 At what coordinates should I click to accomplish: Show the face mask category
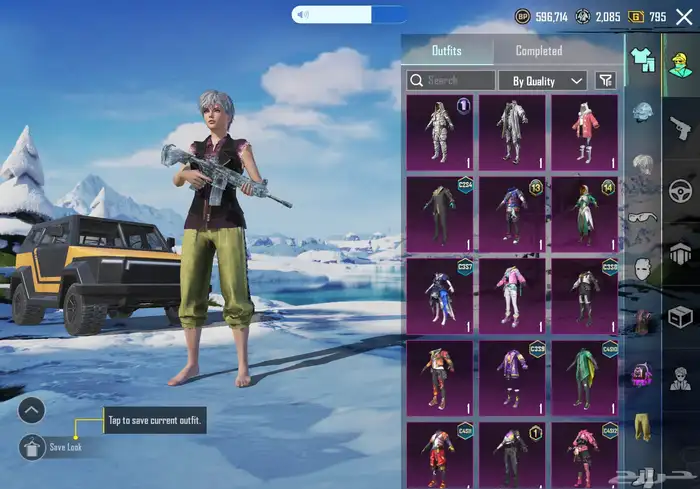[x=643, y=267]
